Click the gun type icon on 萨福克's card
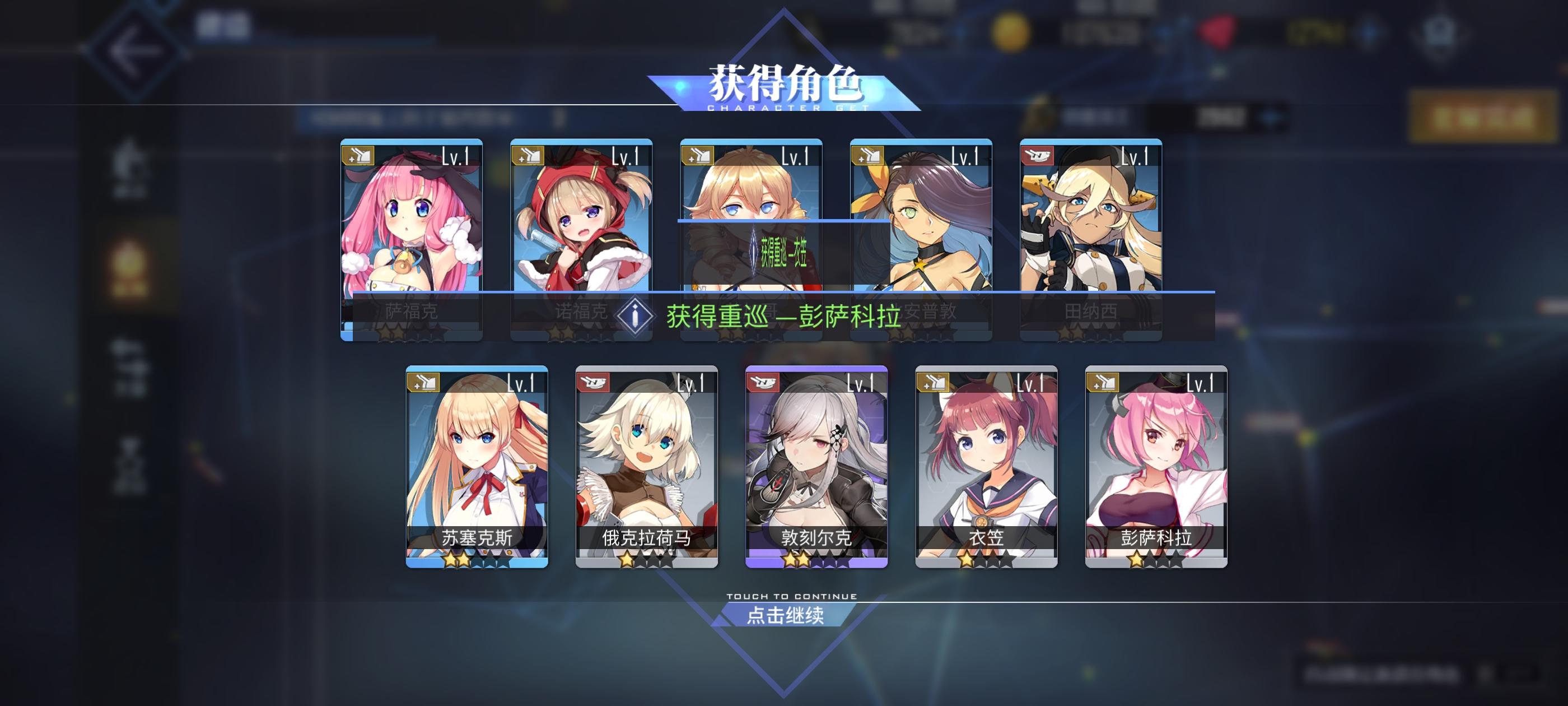 tap(358, 156)
